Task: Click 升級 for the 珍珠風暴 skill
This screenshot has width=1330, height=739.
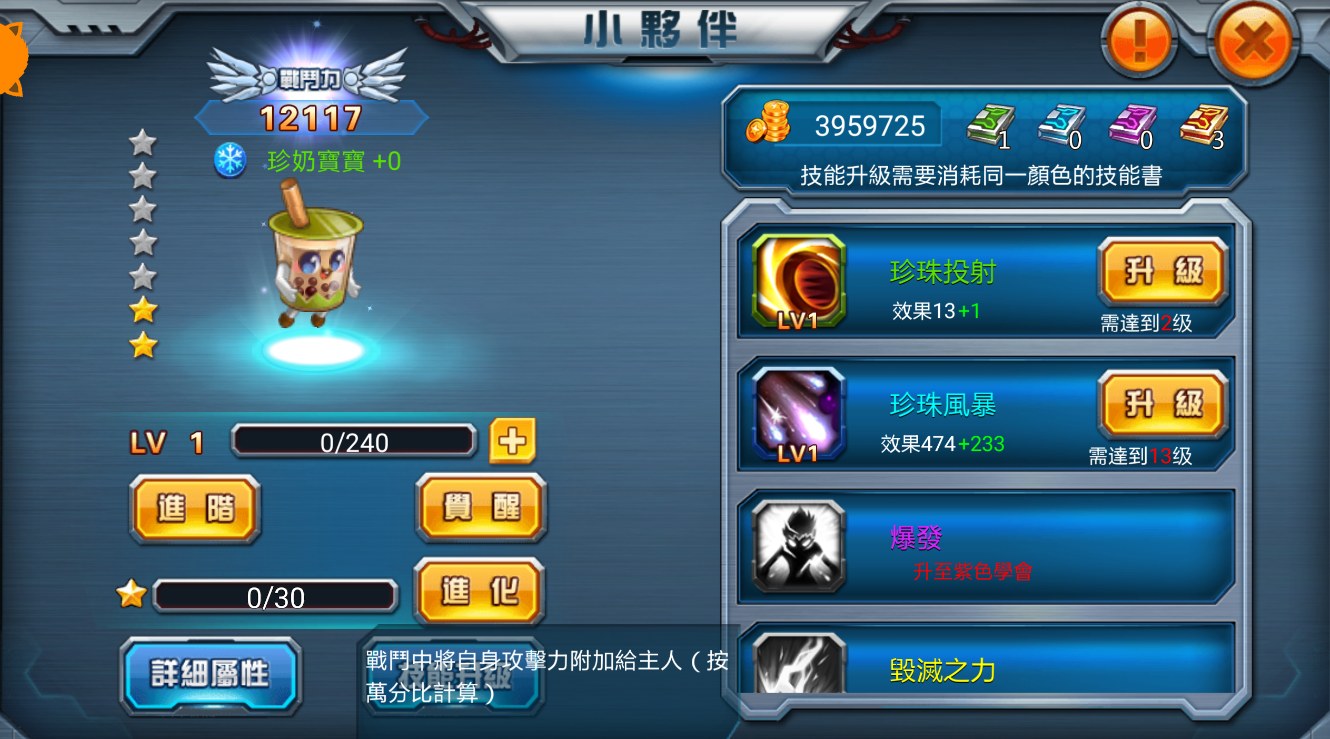Action: [1162, 403]
